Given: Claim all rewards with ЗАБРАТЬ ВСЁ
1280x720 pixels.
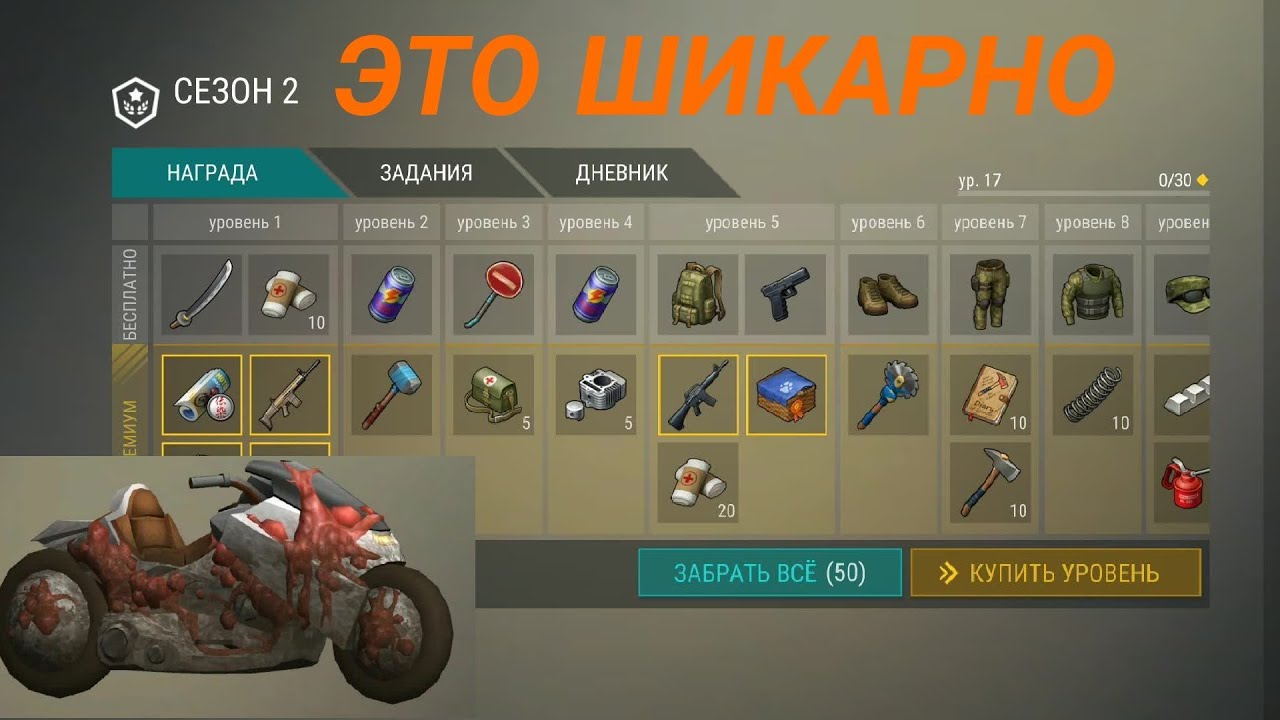Looking at the screenshot, I should point(769,573).
